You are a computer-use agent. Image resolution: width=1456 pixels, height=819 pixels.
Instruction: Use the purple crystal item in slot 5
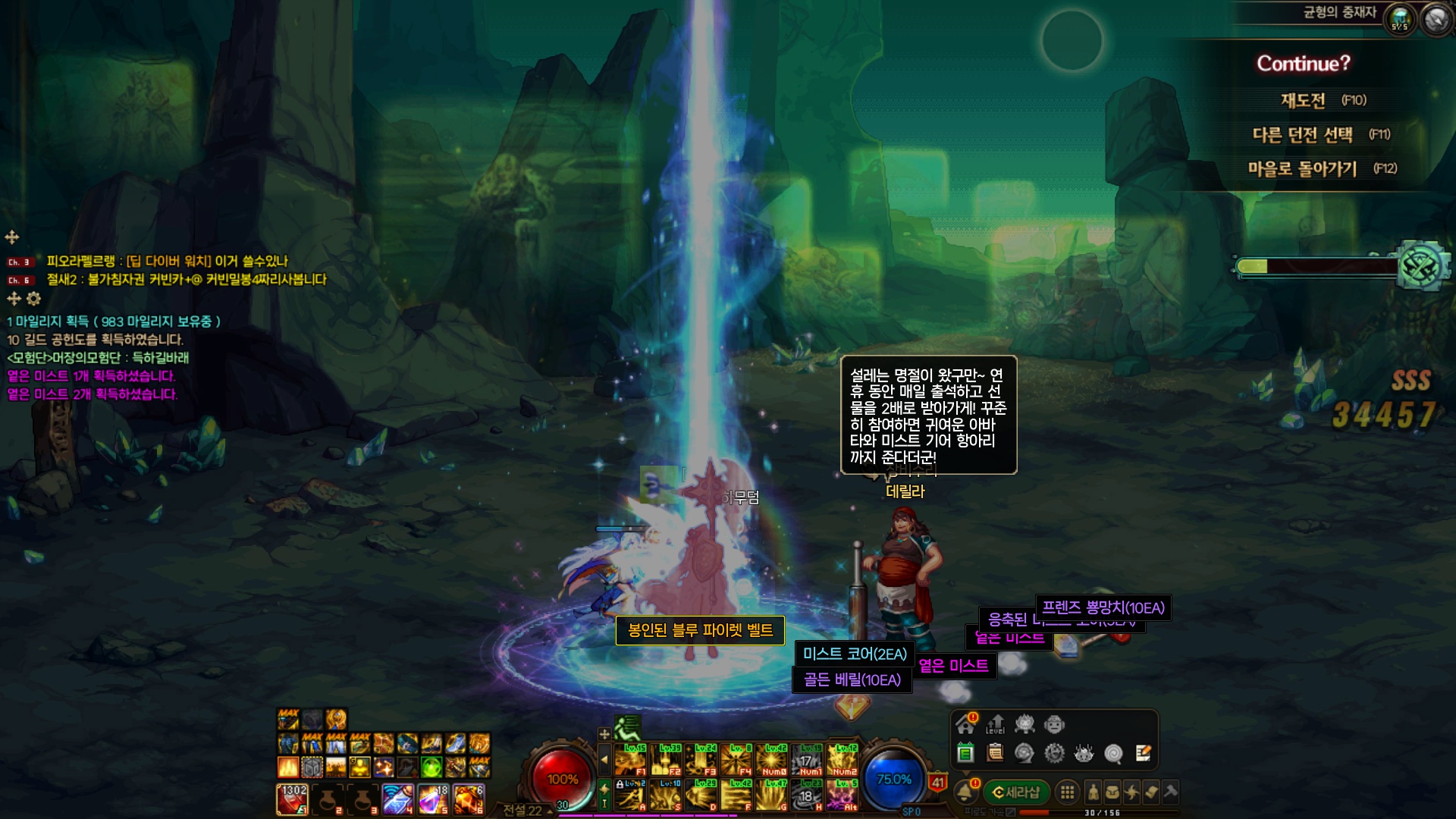[x=432, y=799]
